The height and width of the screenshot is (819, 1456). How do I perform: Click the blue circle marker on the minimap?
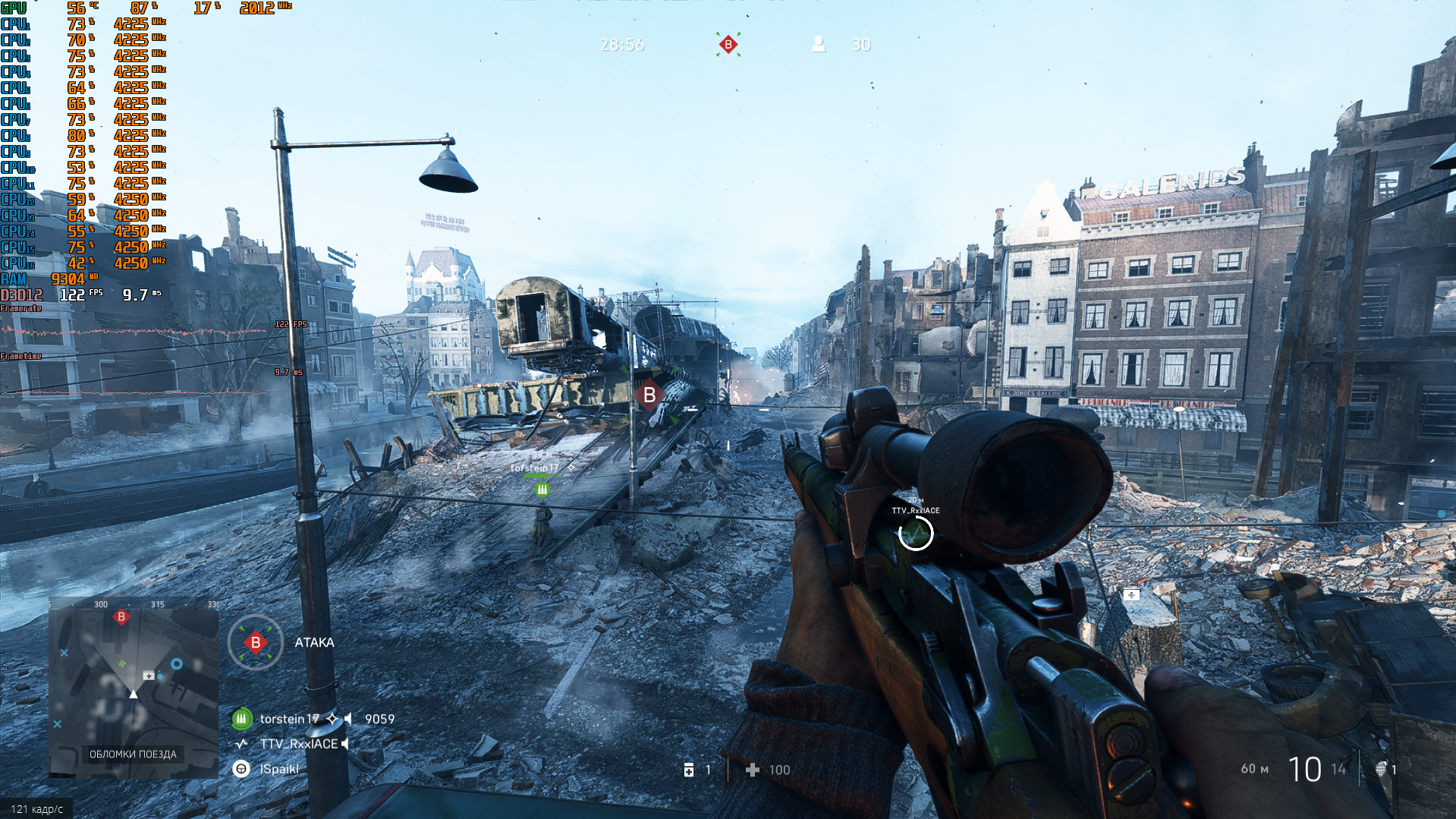[177, 664]
